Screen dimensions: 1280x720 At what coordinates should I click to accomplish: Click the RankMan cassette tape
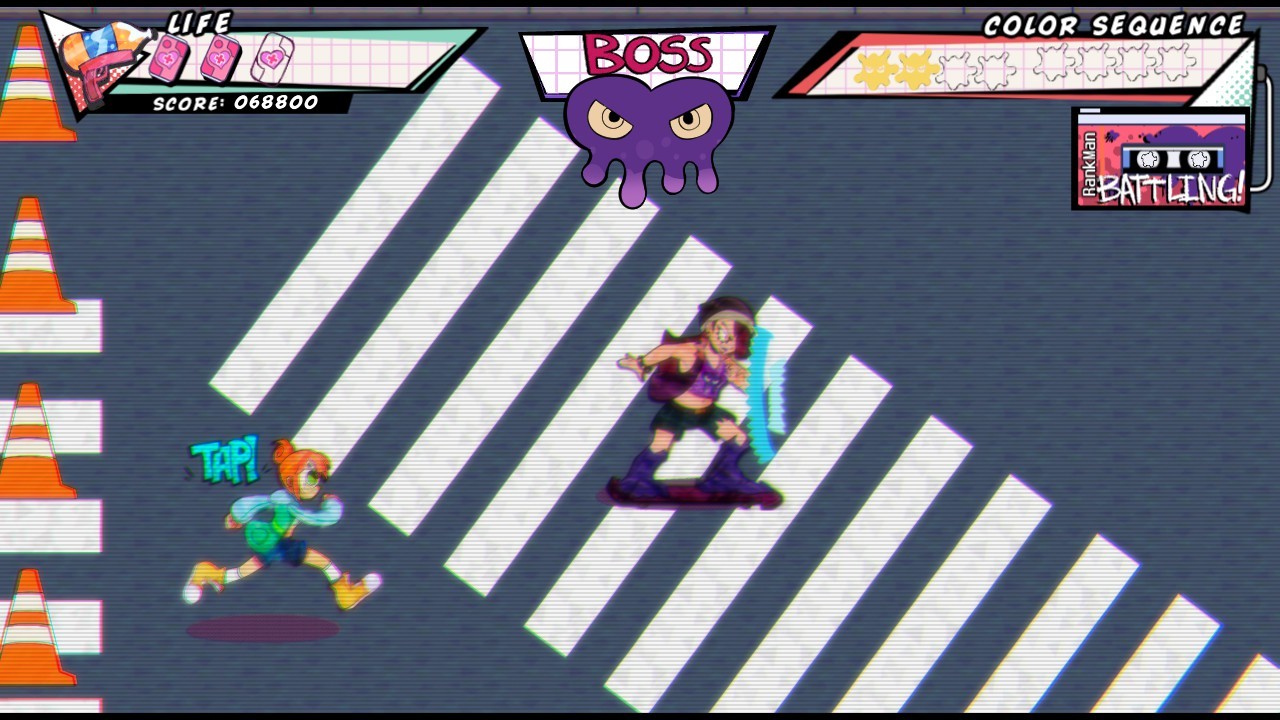(x=1162, y=159)
